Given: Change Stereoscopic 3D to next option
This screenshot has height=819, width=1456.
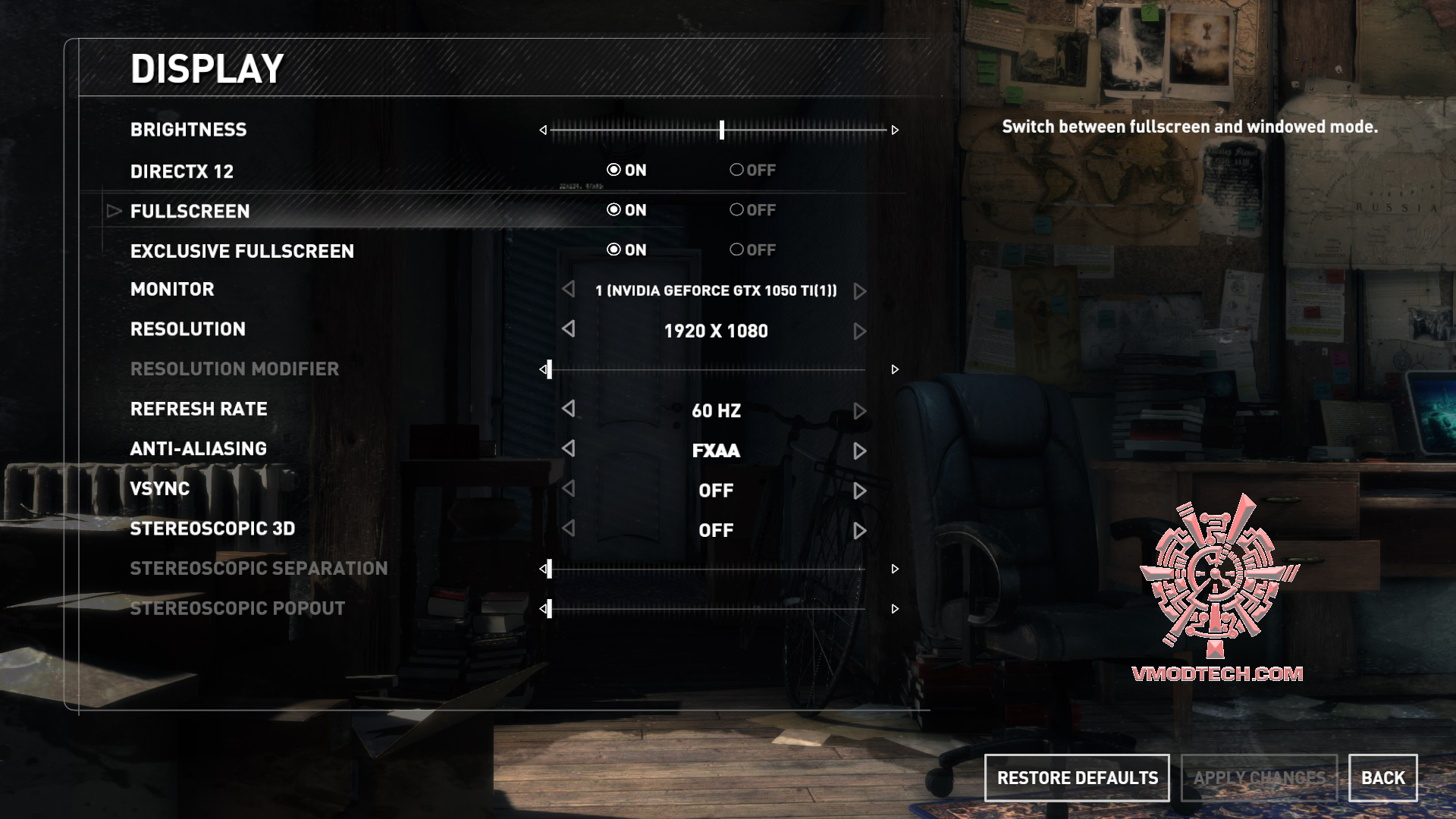Looking at the screenshot, I should tap(859, 531).
